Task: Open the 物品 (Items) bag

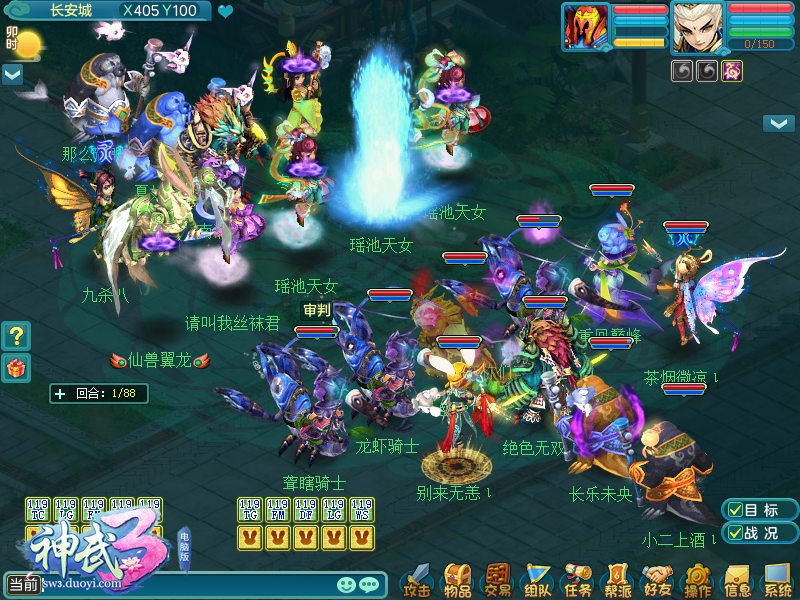Action: pos(458,579)
